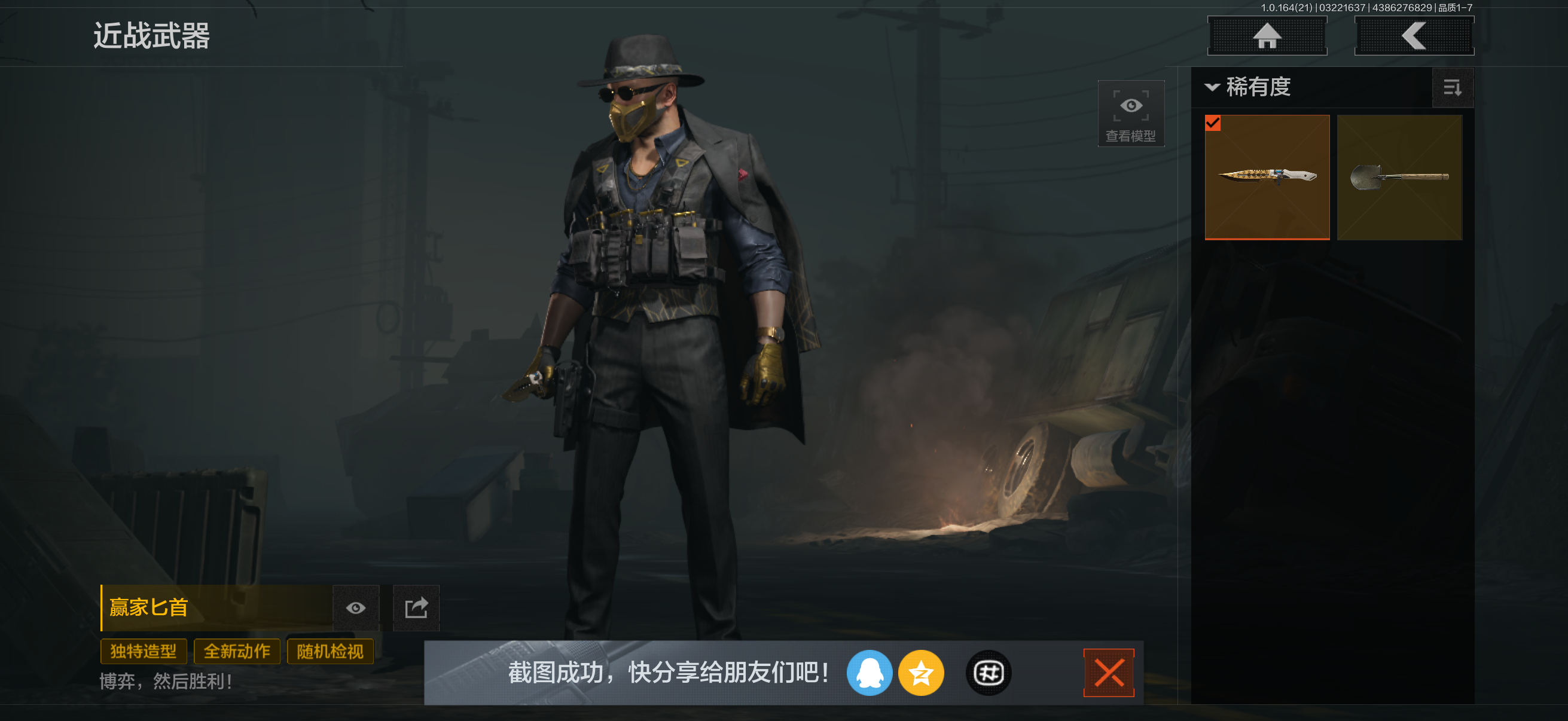Select the shovel weapon thumbnail

[1399, 176]
